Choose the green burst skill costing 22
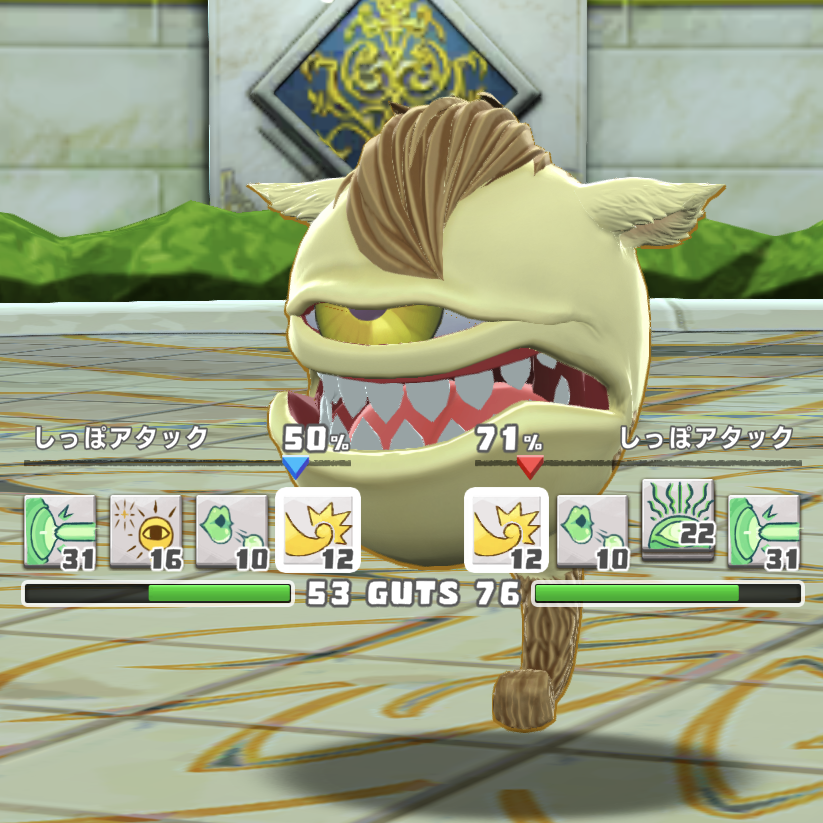 click(x=678, y=515)
